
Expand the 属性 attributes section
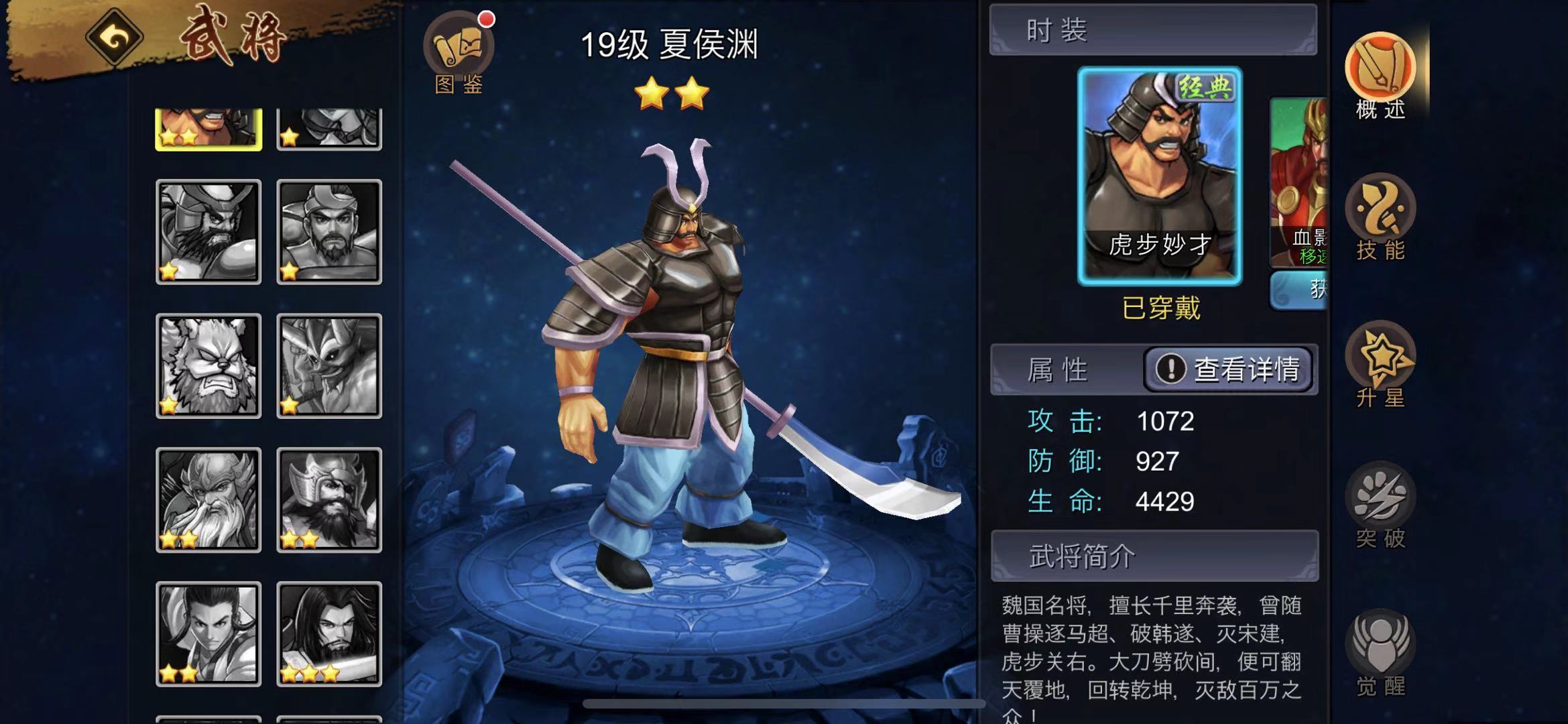1056,370
